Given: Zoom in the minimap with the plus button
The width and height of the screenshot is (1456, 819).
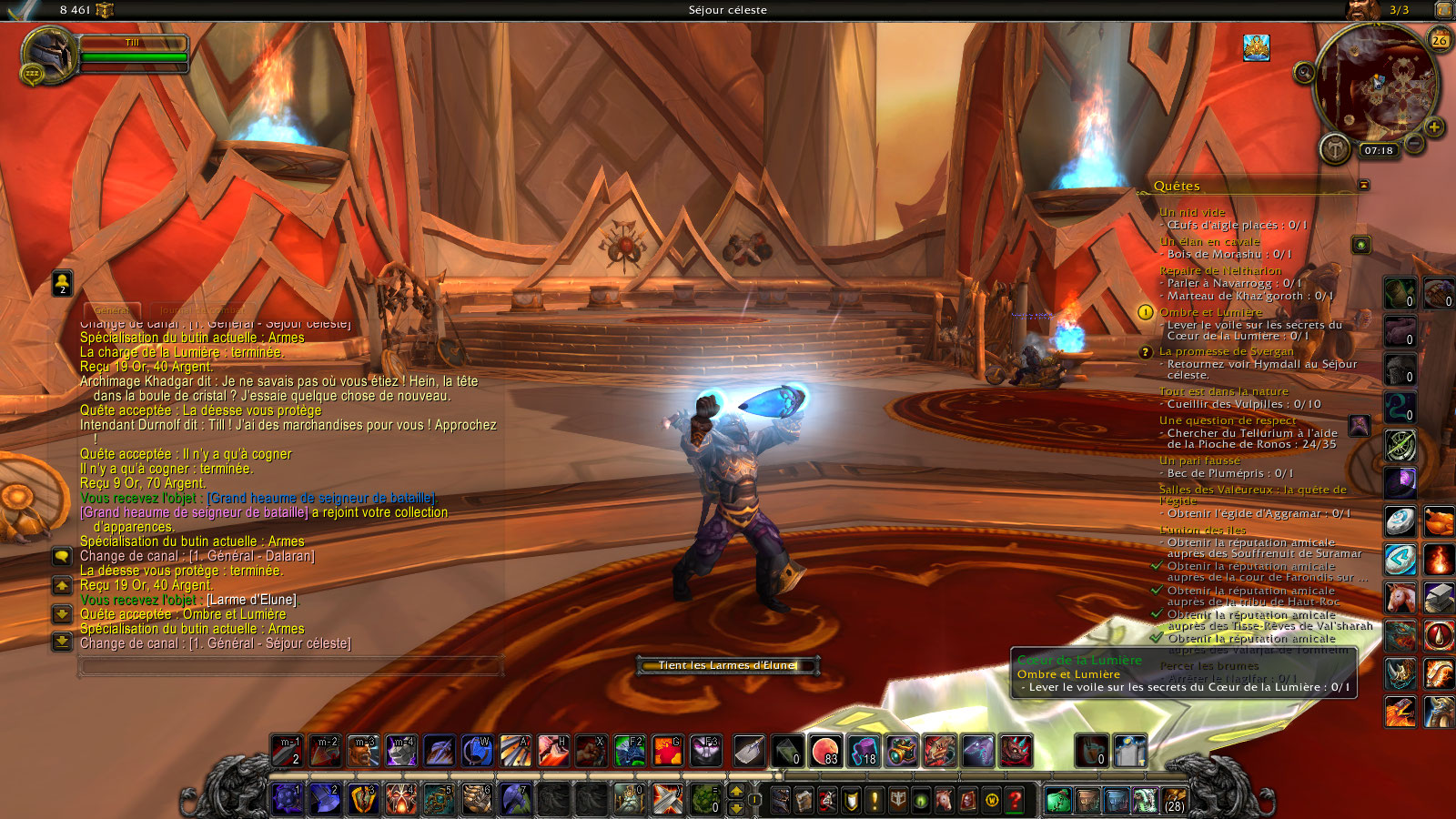Looking at the screenshot, I should tap(1434, 126).
